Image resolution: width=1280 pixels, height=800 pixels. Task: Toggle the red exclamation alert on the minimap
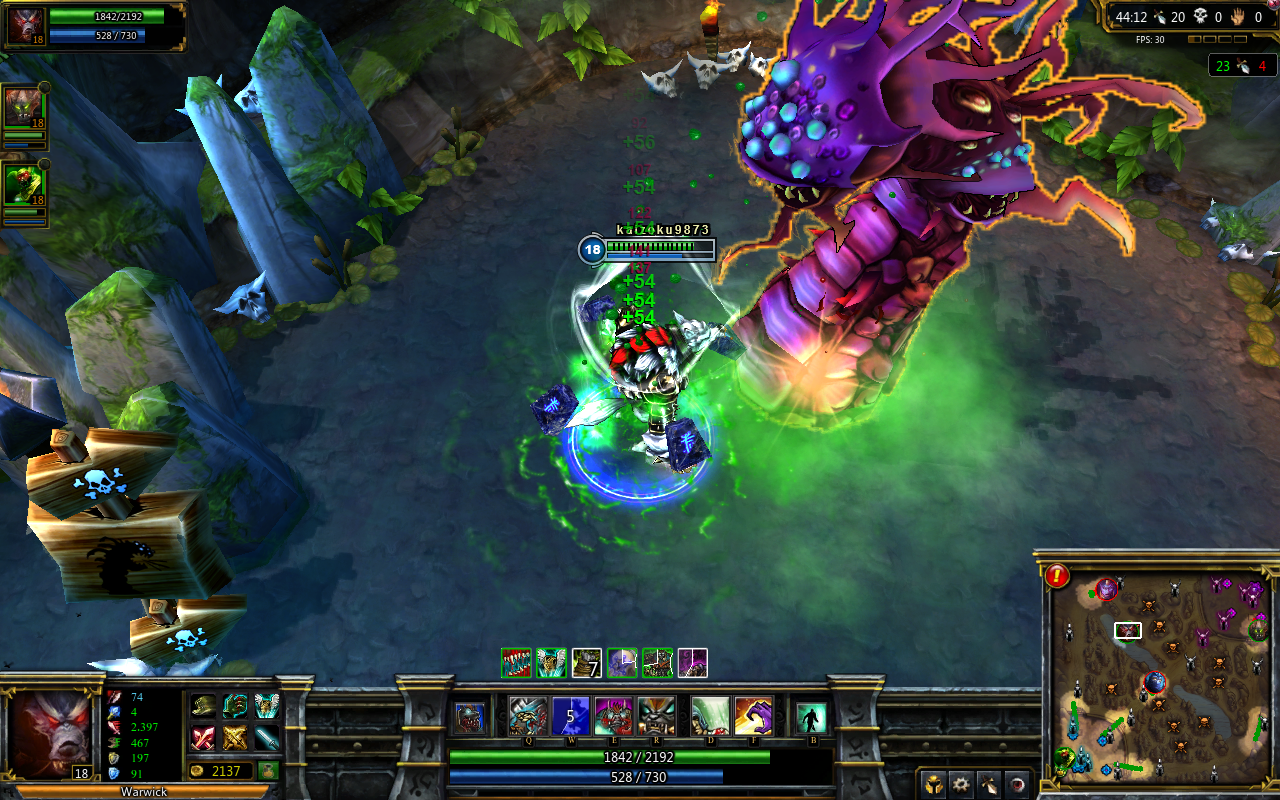point(1056,575)
